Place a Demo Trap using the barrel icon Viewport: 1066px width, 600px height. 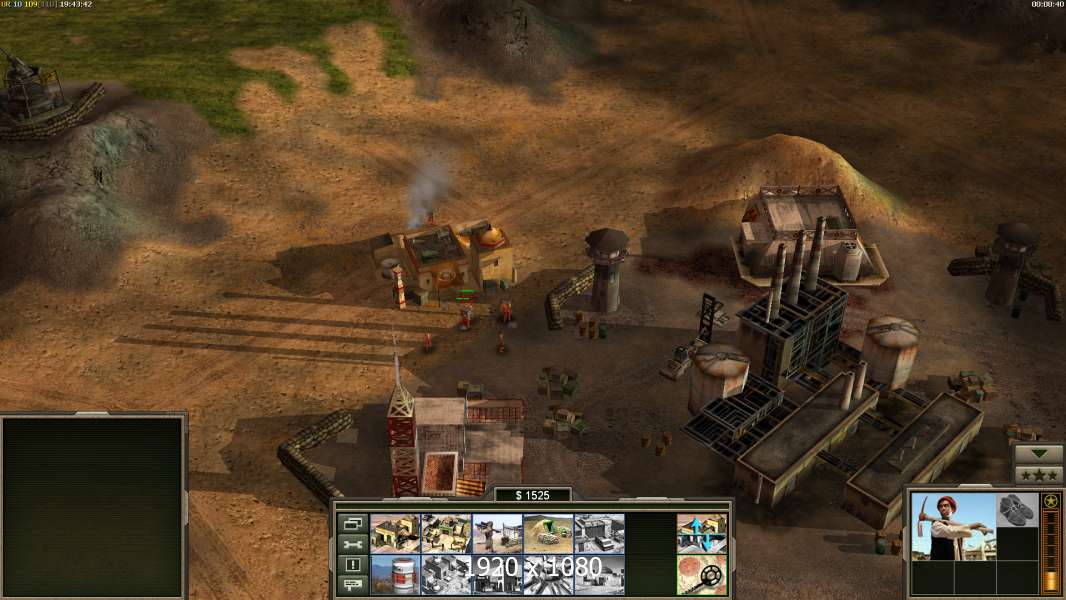click(x=395, y=574)
